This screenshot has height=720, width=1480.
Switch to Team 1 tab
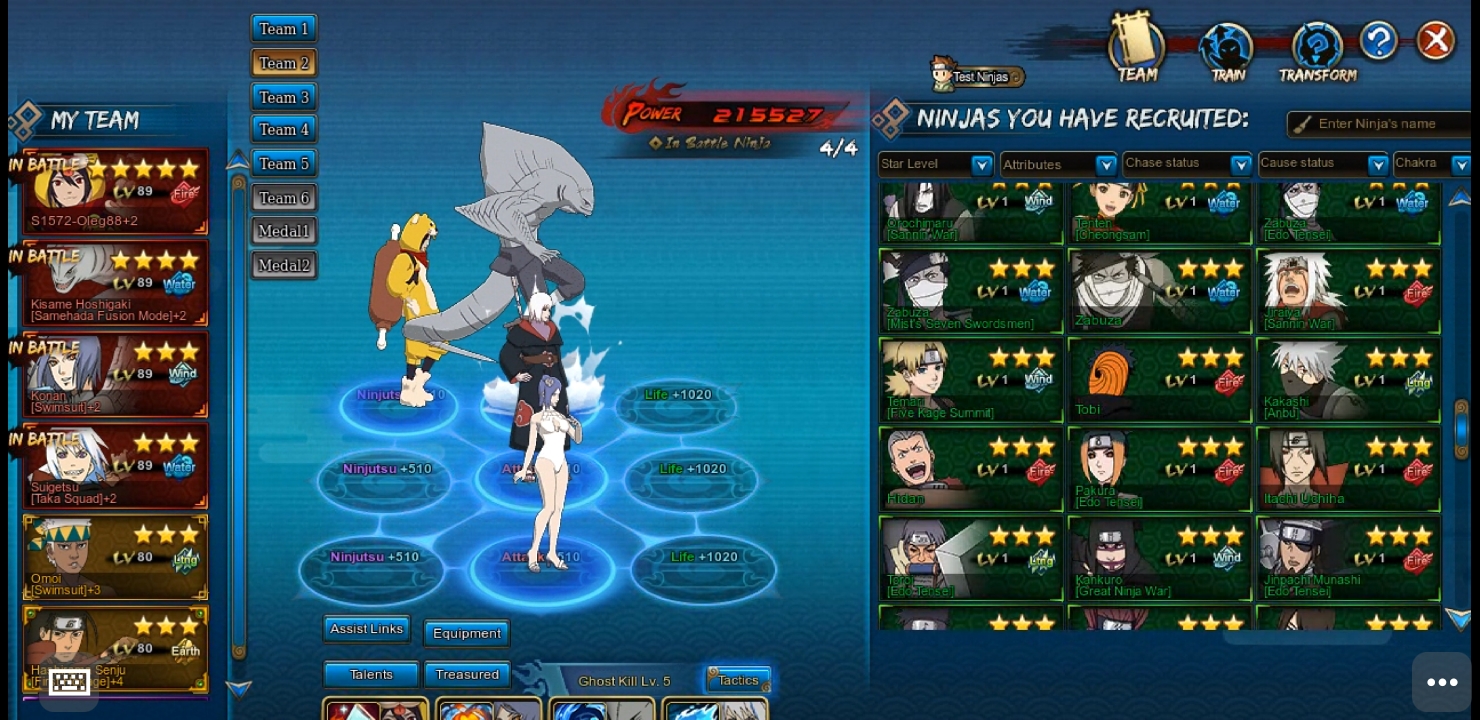click(284, 29)
